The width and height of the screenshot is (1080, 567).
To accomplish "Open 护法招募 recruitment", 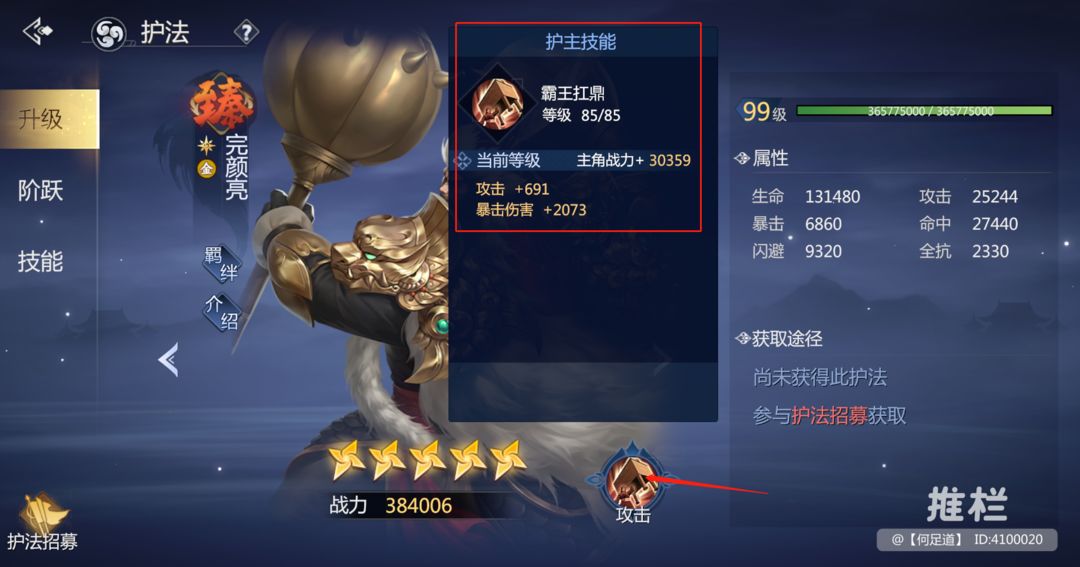I will coord(42,522).
